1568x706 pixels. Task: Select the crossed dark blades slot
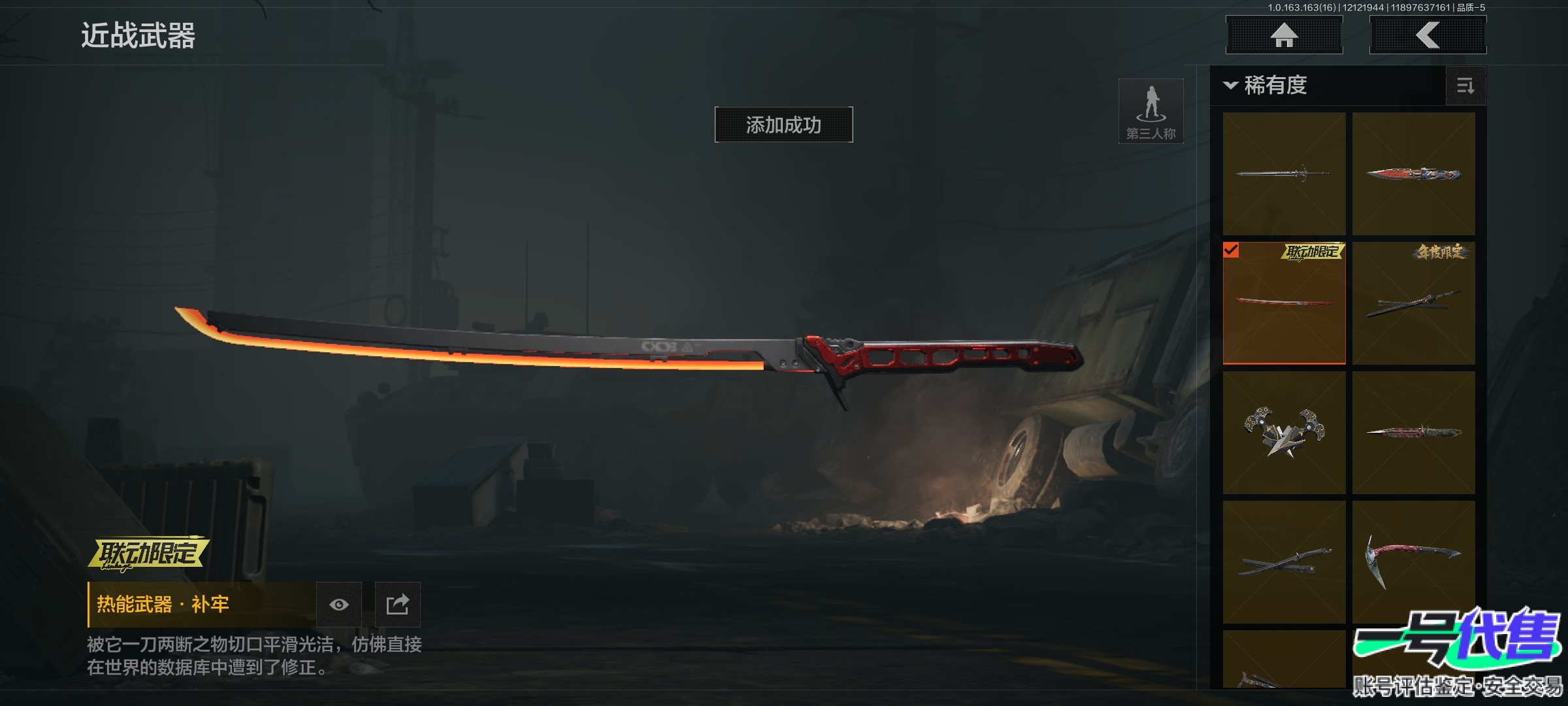1284,562
